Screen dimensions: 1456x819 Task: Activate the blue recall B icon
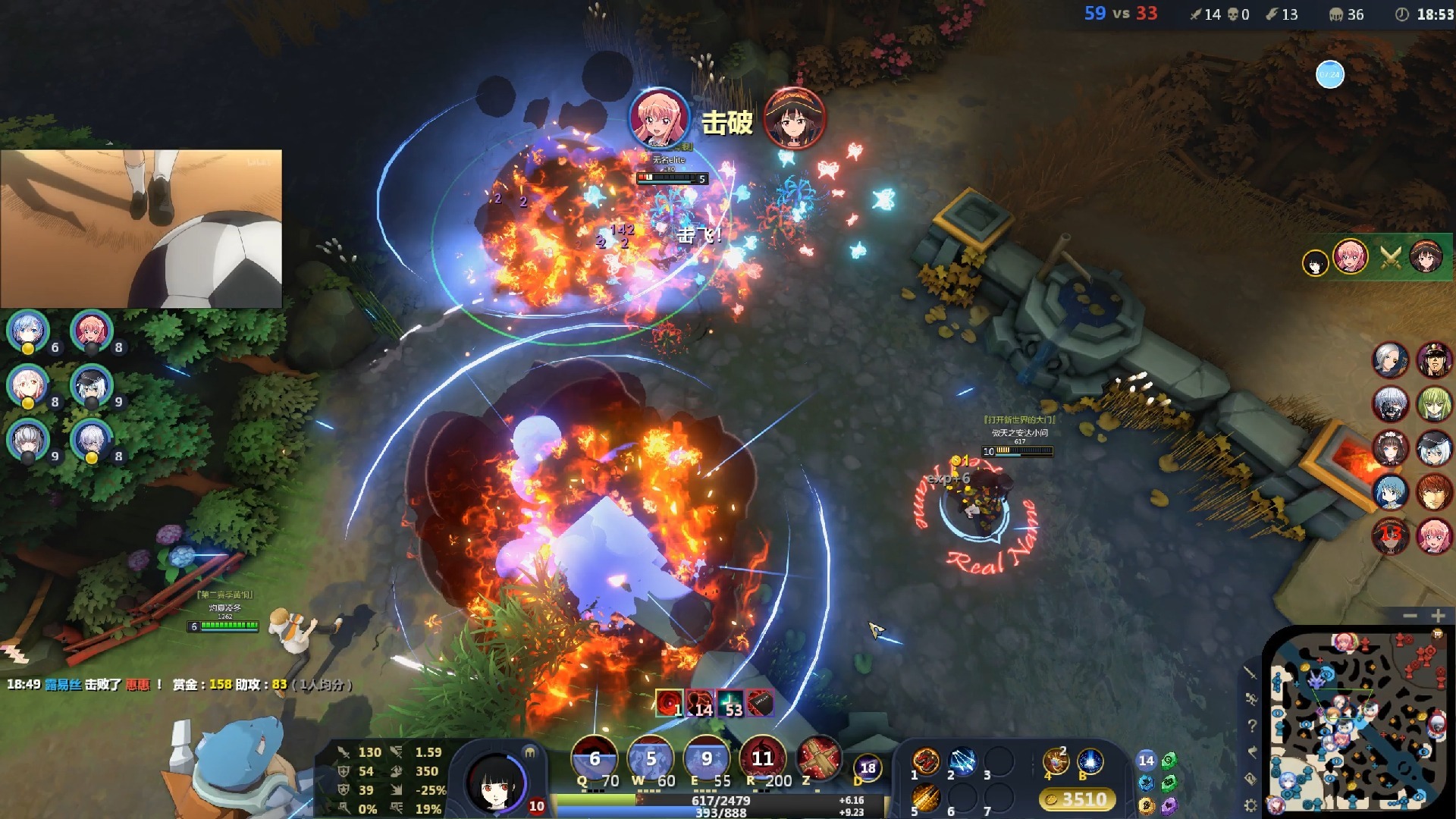[1090, 761]
